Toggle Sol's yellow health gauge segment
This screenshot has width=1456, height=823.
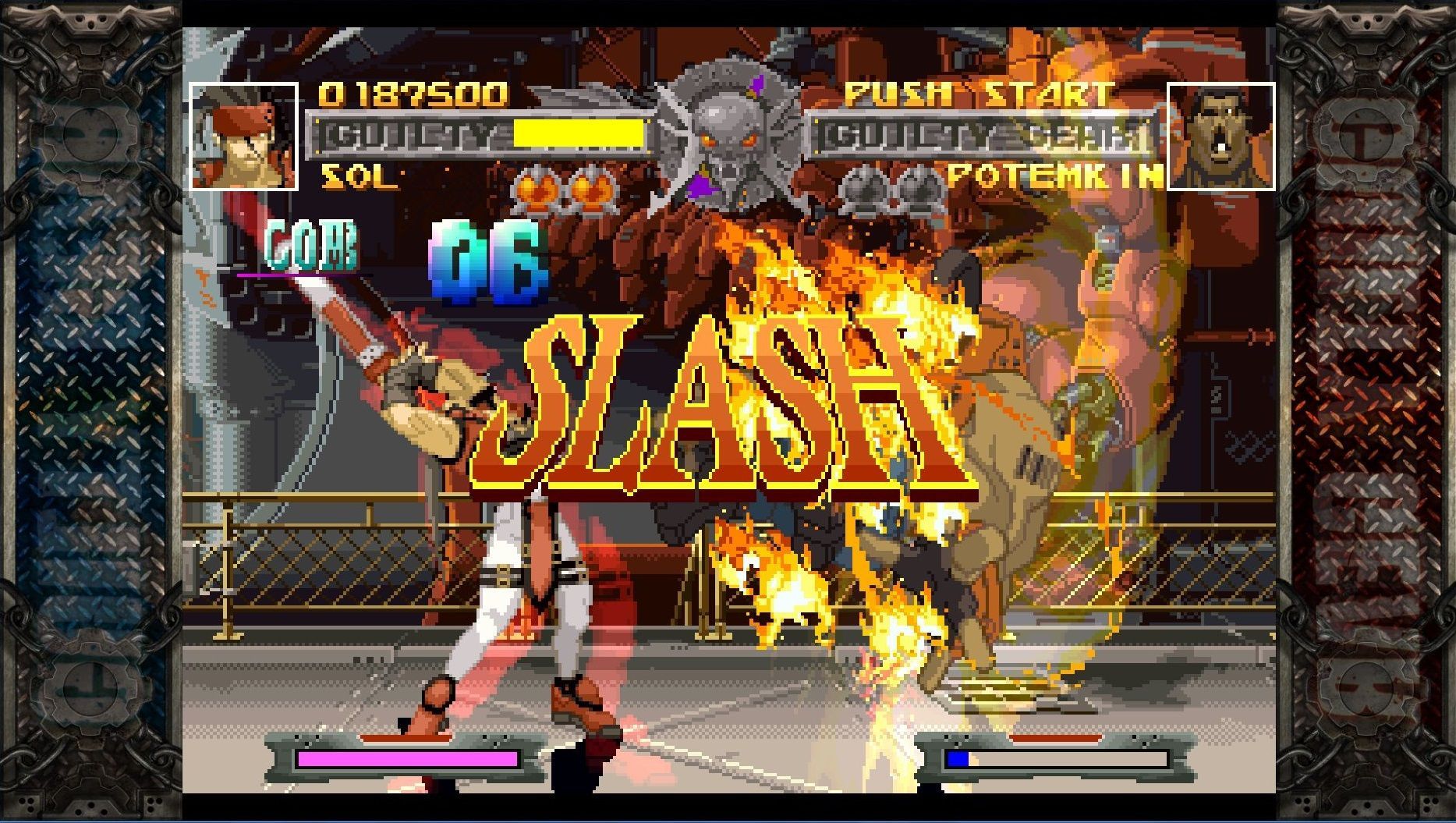577,135
